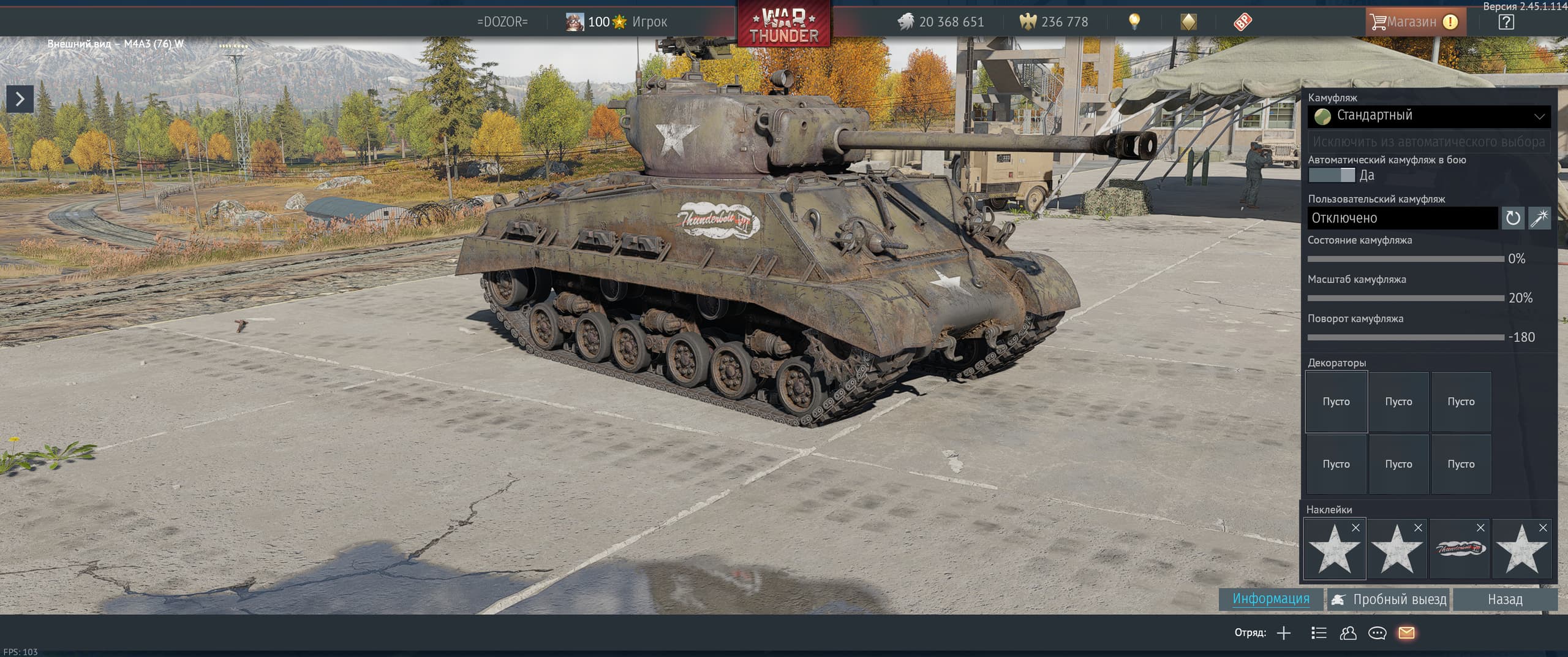Image resolution: width=1568 pixels, height=657 pixels.
Task: Go back with the Назад button
Action: point(1505,599)
